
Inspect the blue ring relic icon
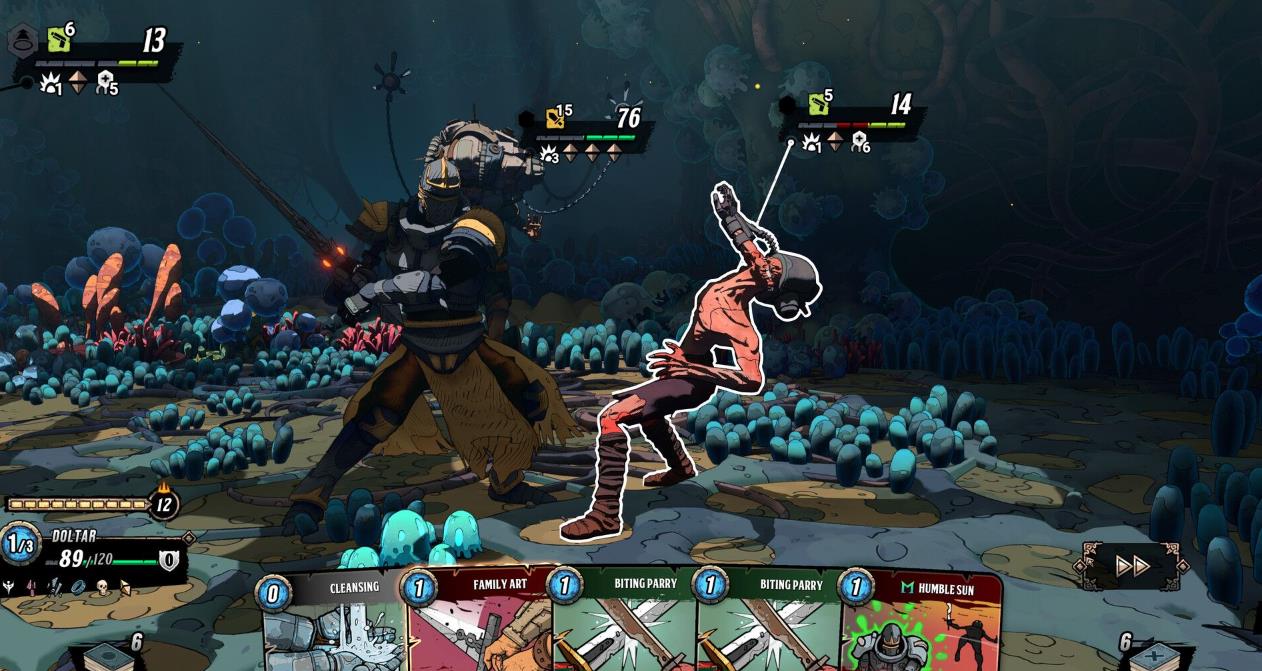tap(78, 588)
